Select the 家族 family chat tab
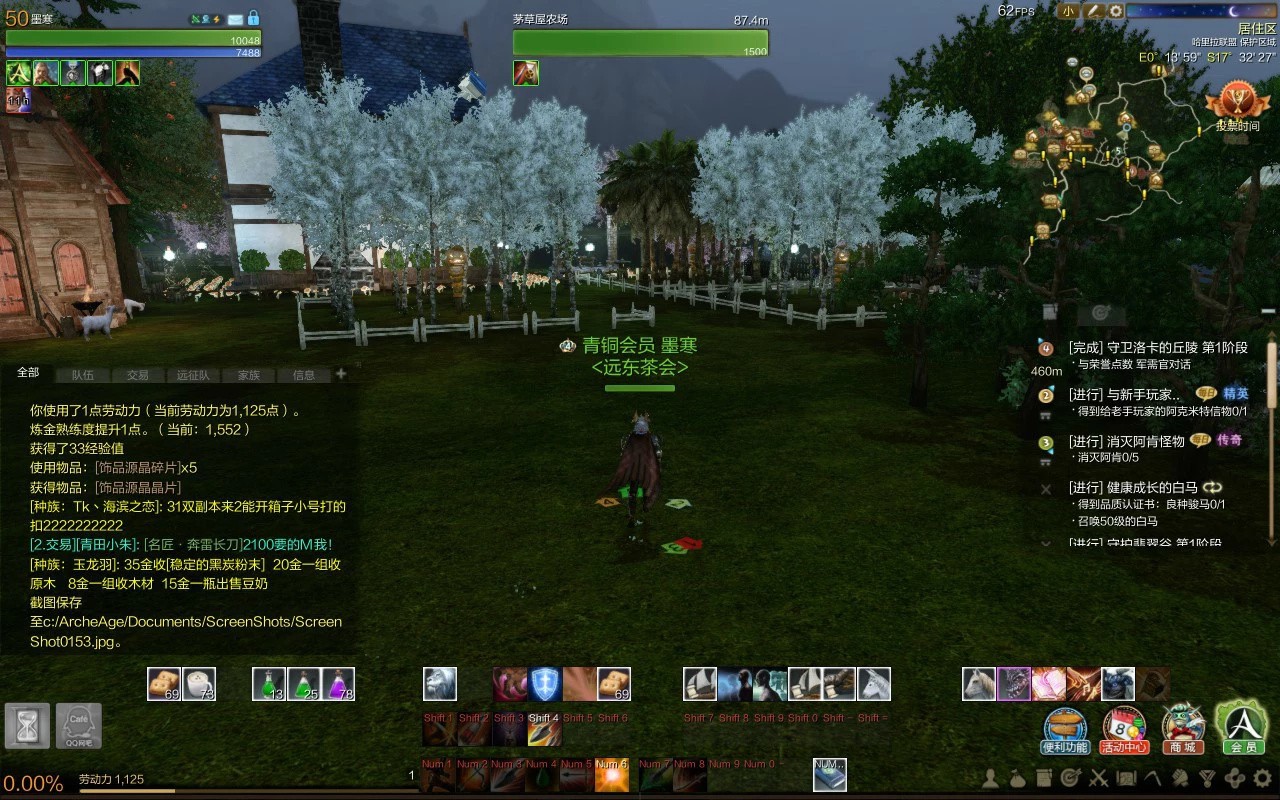Image resolution: width=1280 pixels, height=800 pixels. [x=248, y=375]
